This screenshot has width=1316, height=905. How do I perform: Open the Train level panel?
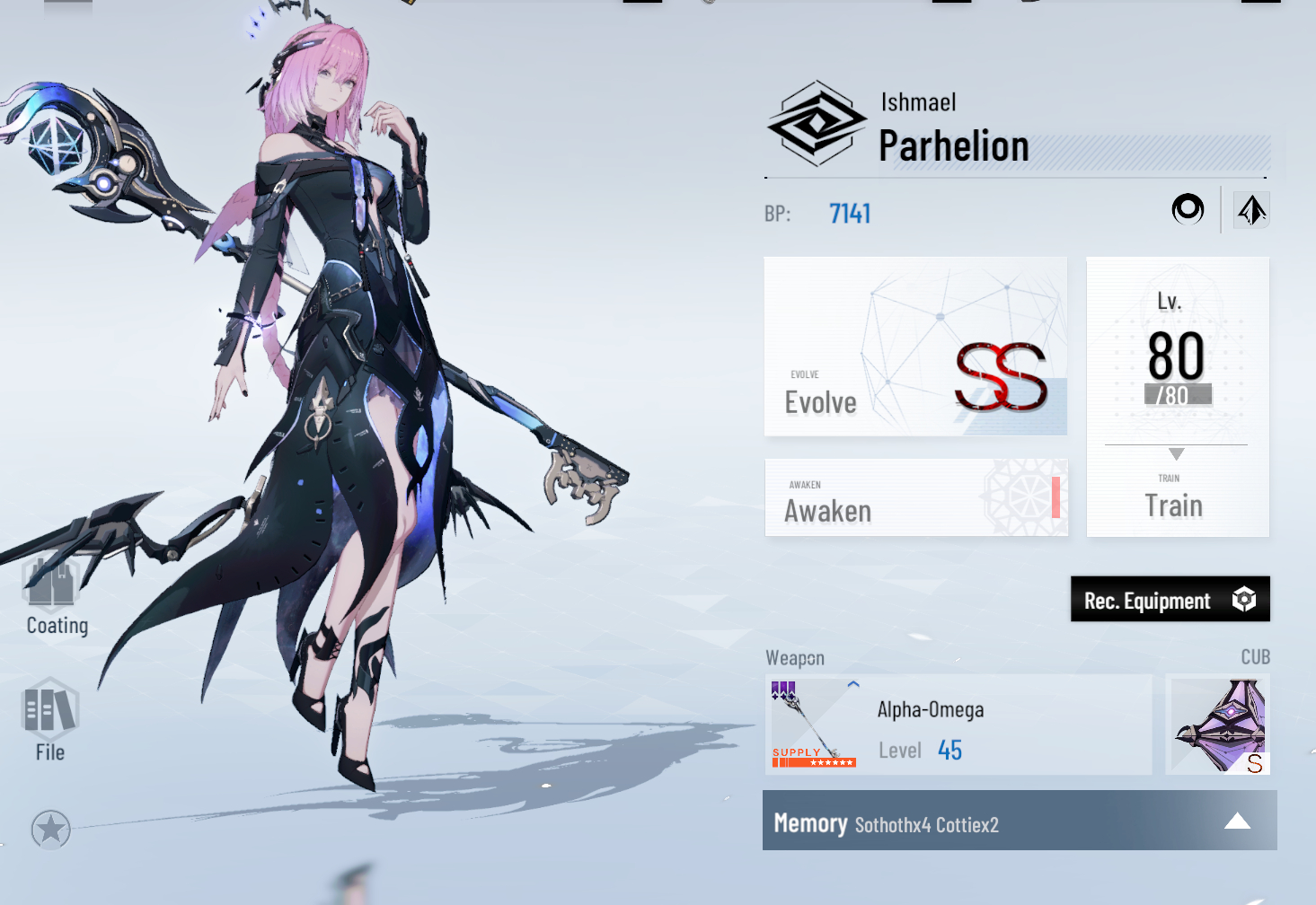[x=1177, y=398]
